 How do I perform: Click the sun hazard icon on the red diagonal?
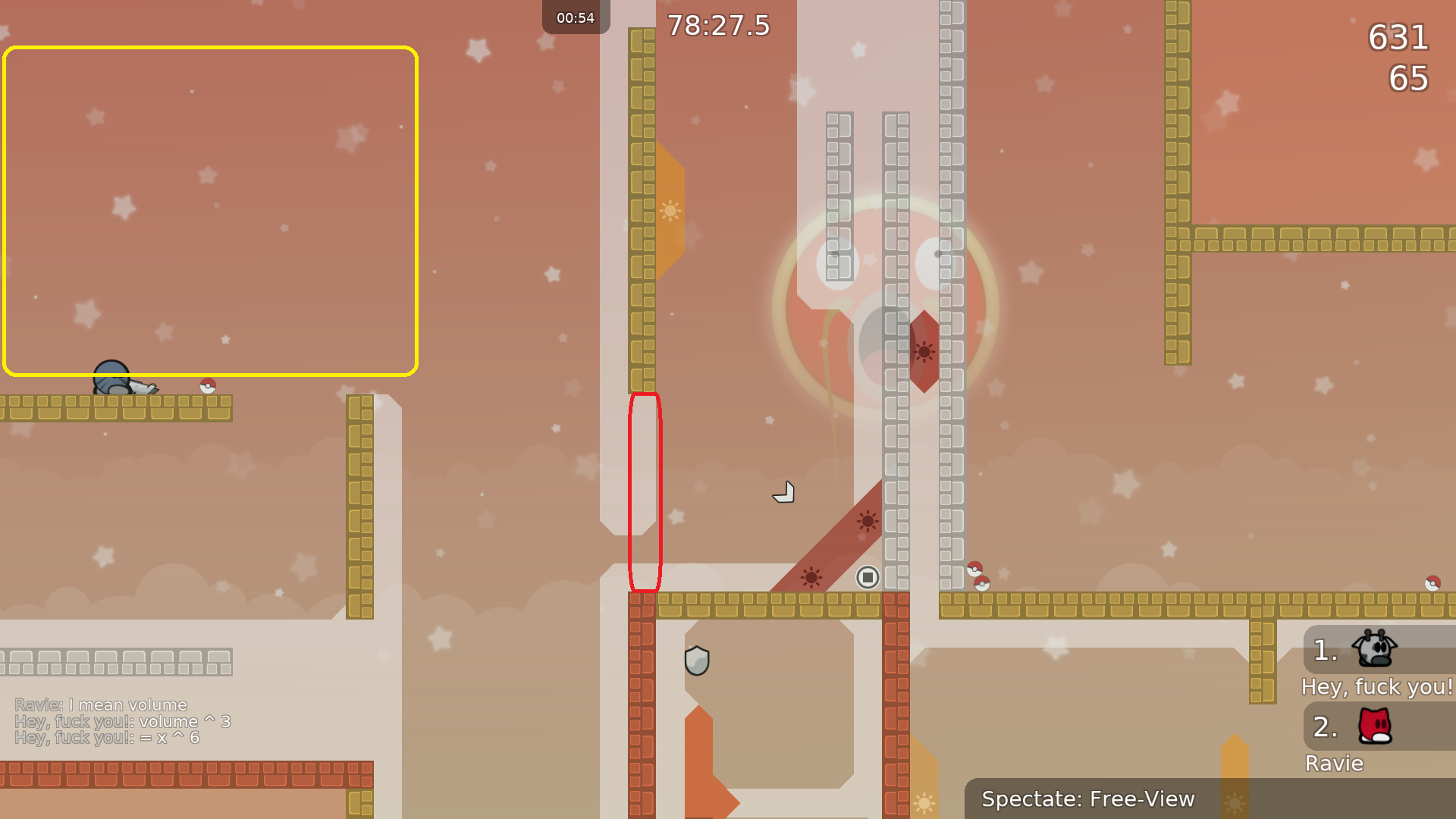[865, 521]
